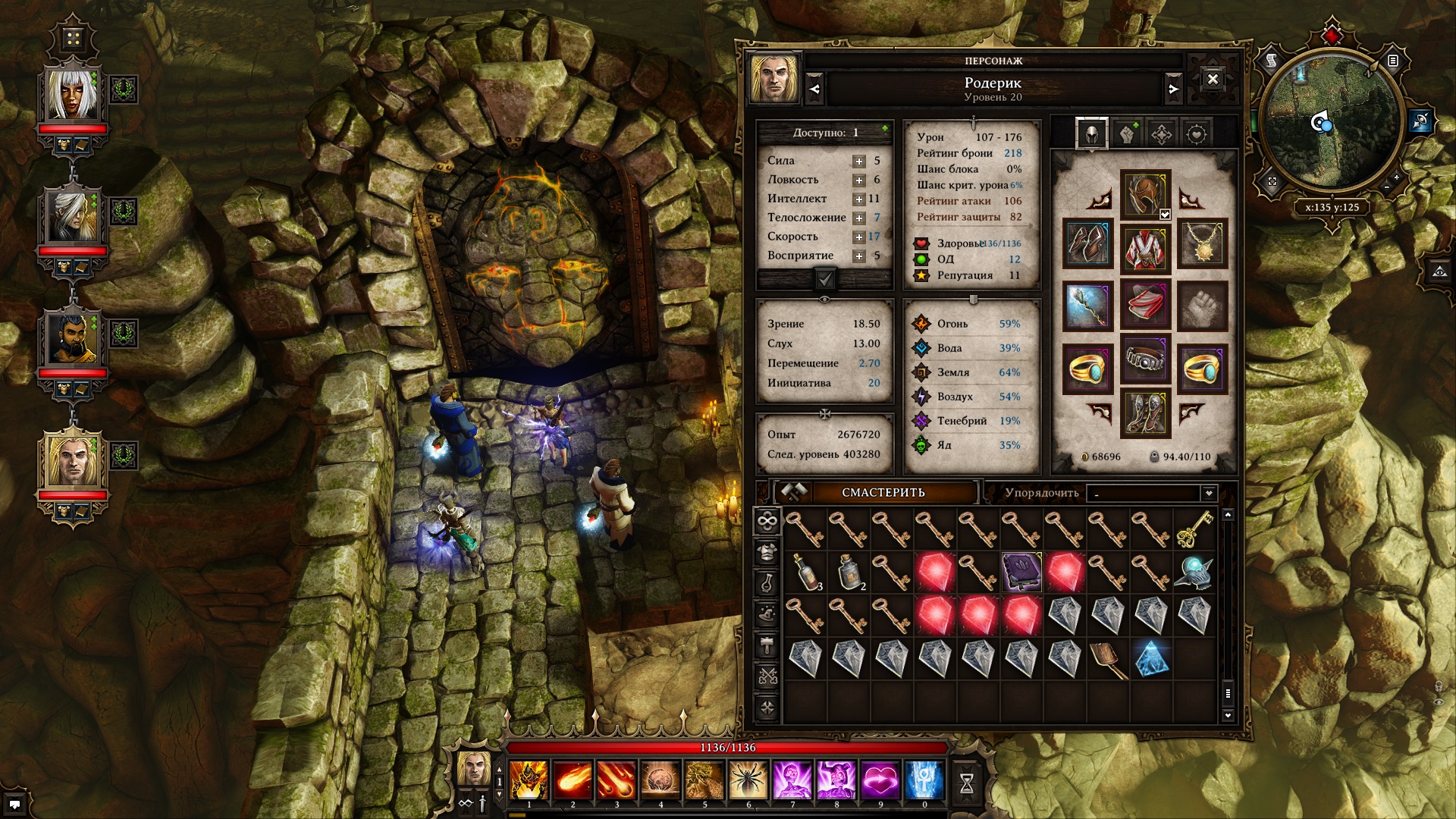Select the helmet equipment tab
This screenshot has width=1456, height=819.
click(x=1092, y=134)
